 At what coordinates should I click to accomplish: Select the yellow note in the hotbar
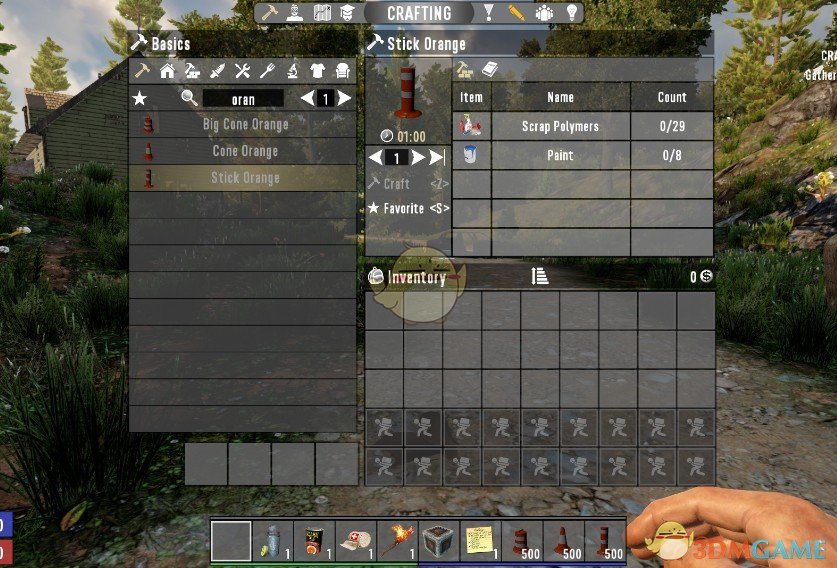click(x=479, y=541)
